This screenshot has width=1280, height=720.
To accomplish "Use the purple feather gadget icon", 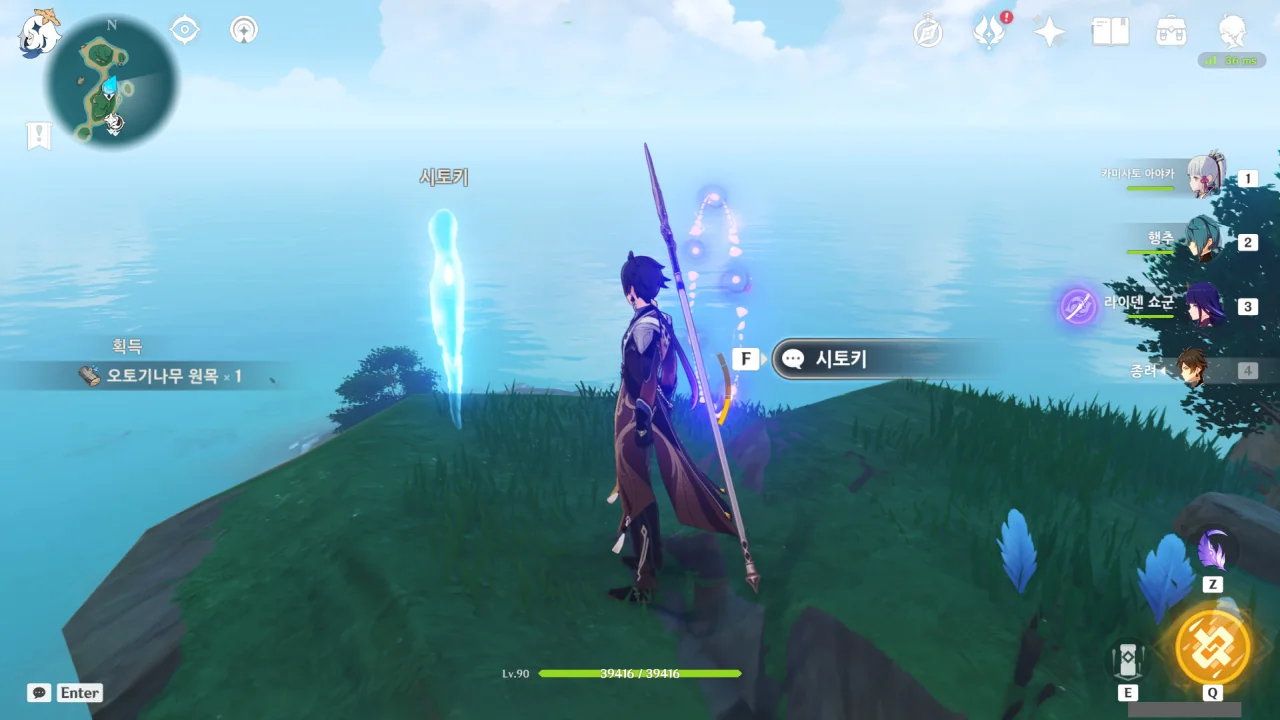I will coord(1213,551).
